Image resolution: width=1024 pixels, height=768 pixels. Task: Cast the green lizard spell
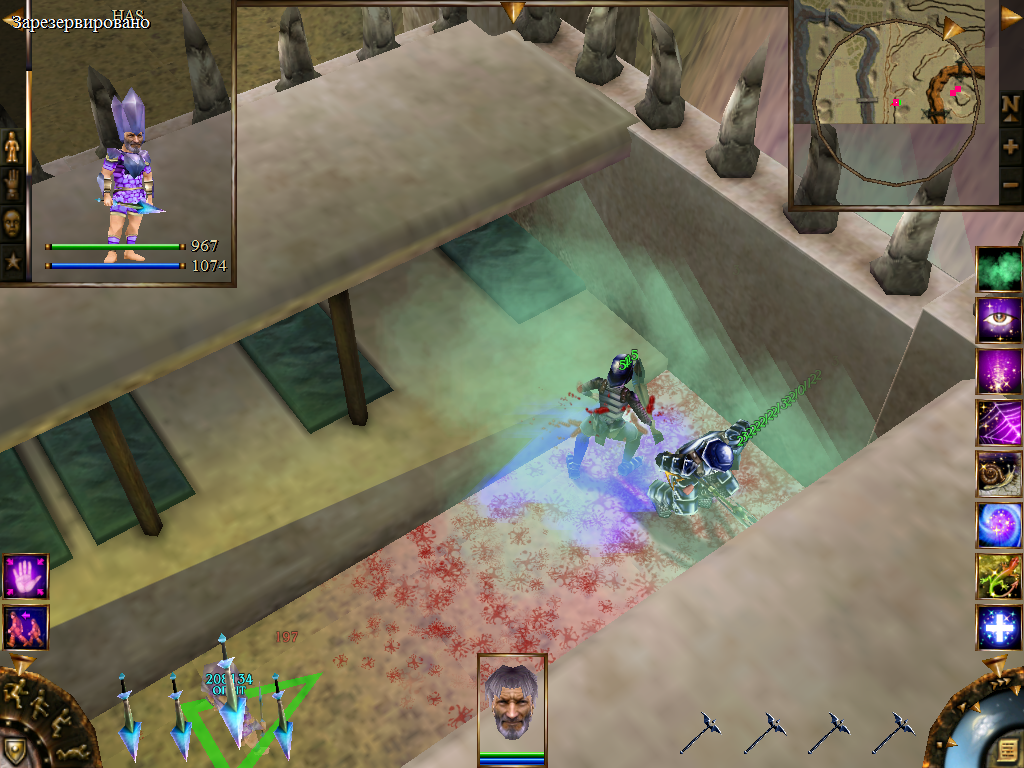pos(998,576)
